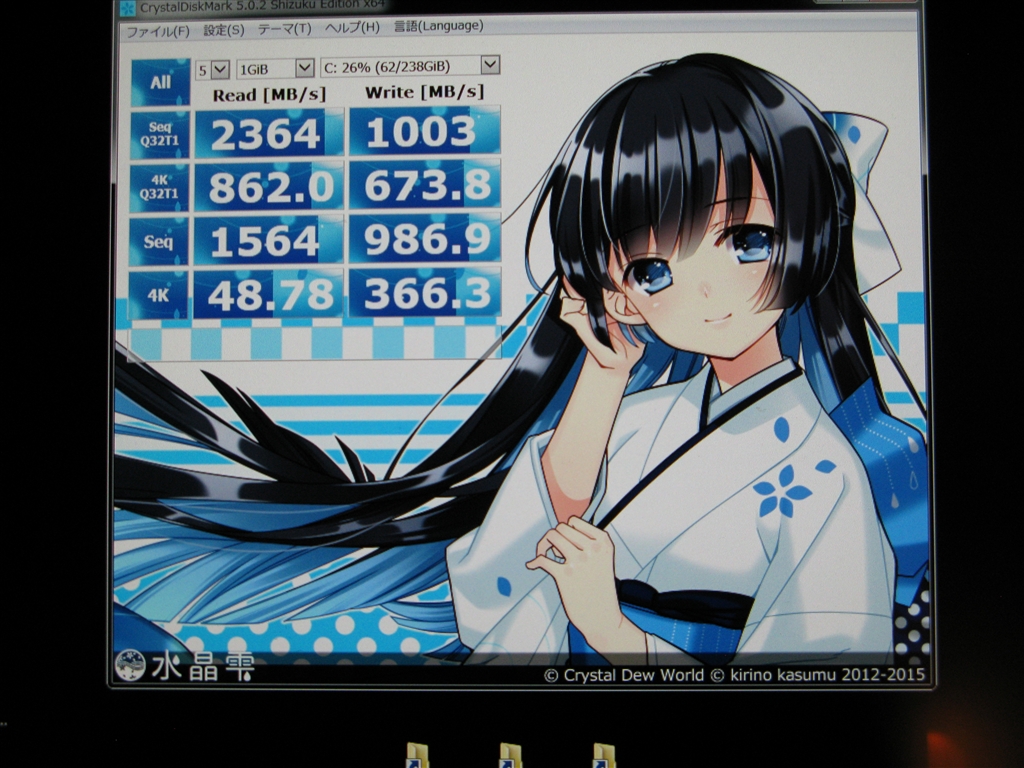This screenshot has height=768, width=1024.
Task: Choose drive from C: 26% dropdown
Action: (x=410, y=66)
